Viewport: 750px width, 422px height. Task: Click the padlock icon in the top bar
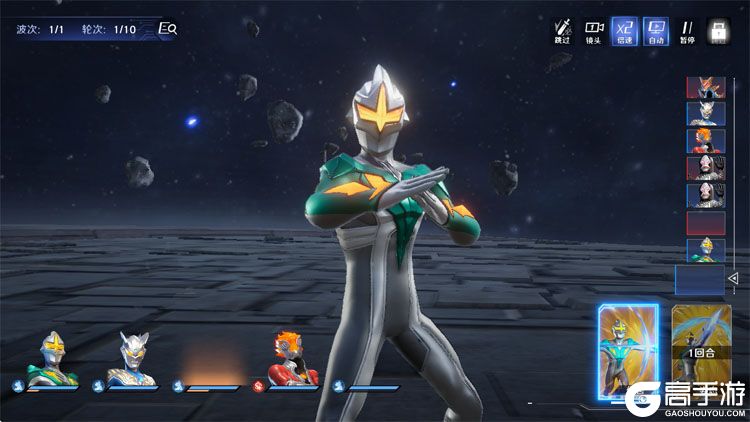718,31
